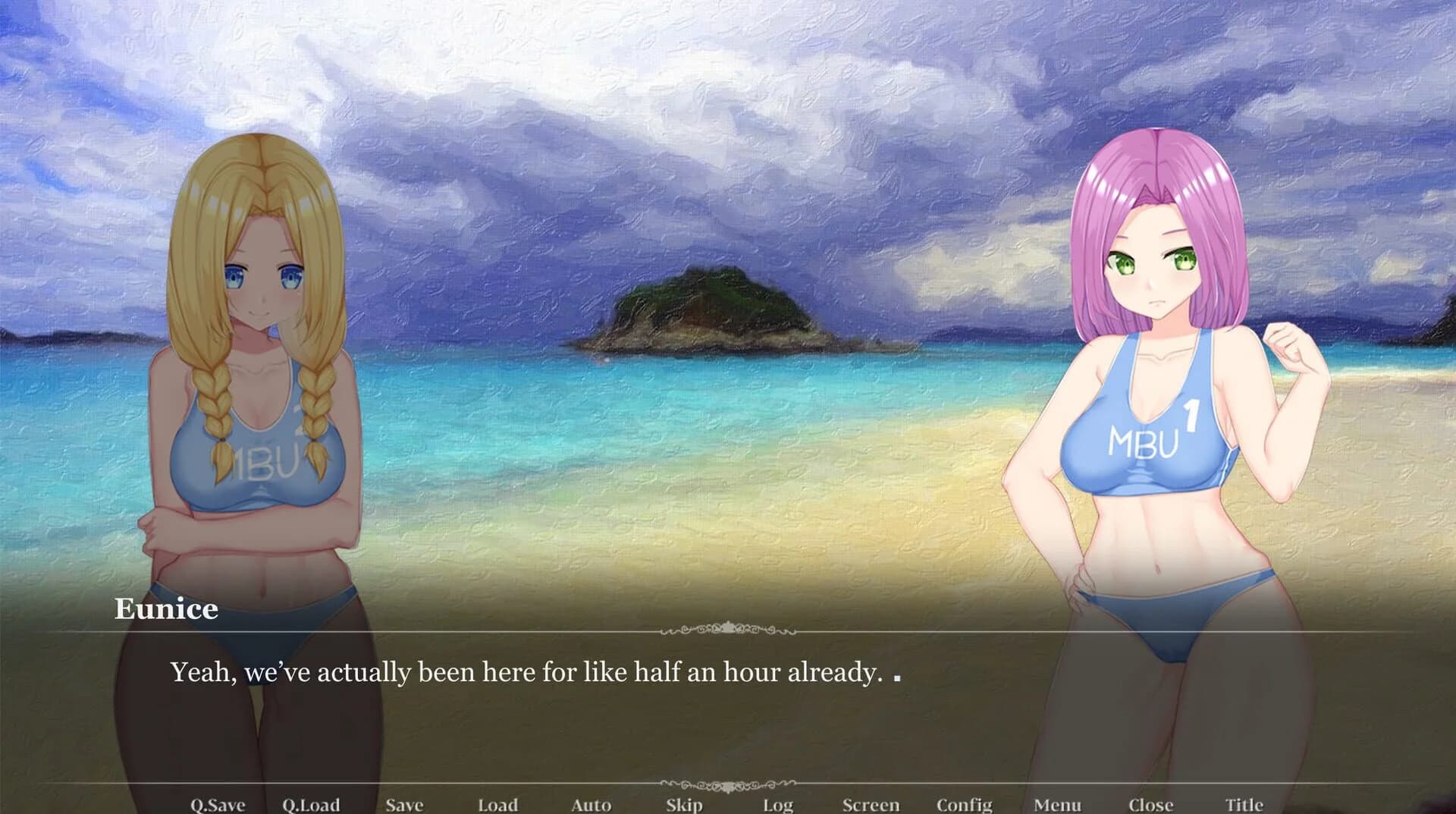Enable Auto-advance mode
1456x814 pixels.
pyautogui.click(x=591, y=803)
